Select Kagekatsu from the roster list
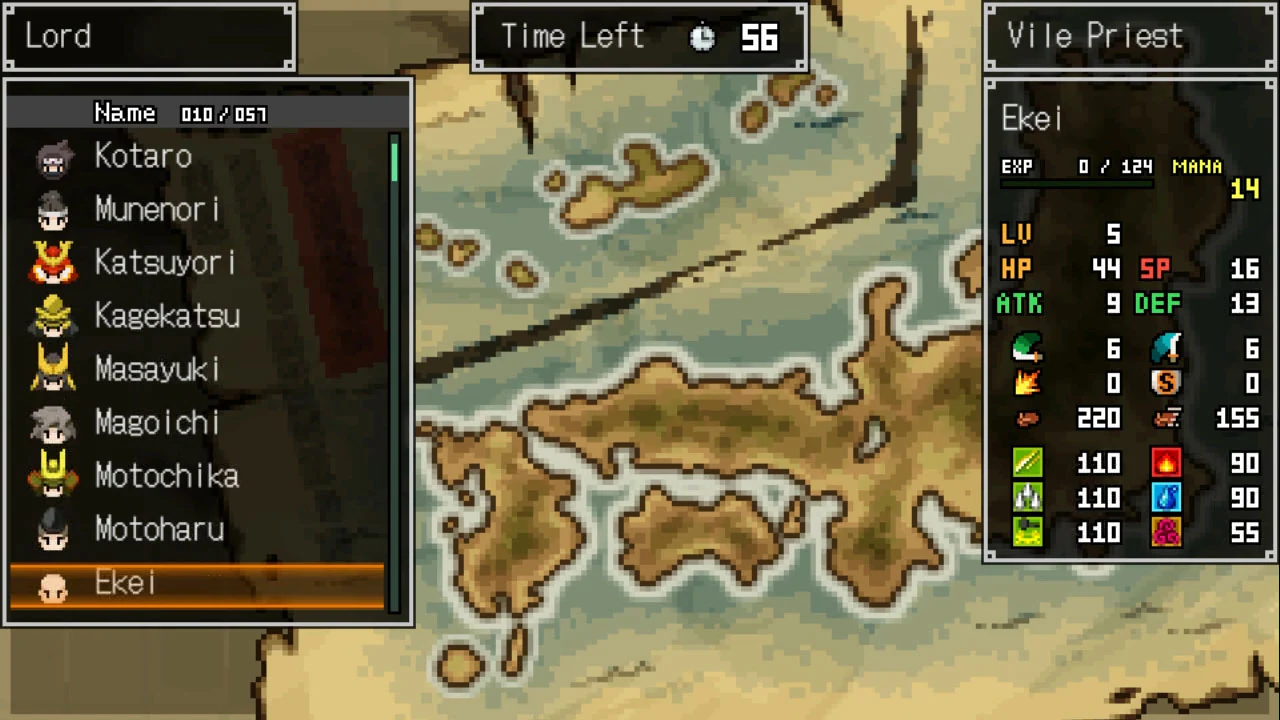1280x720 pixels. (167, 316)
